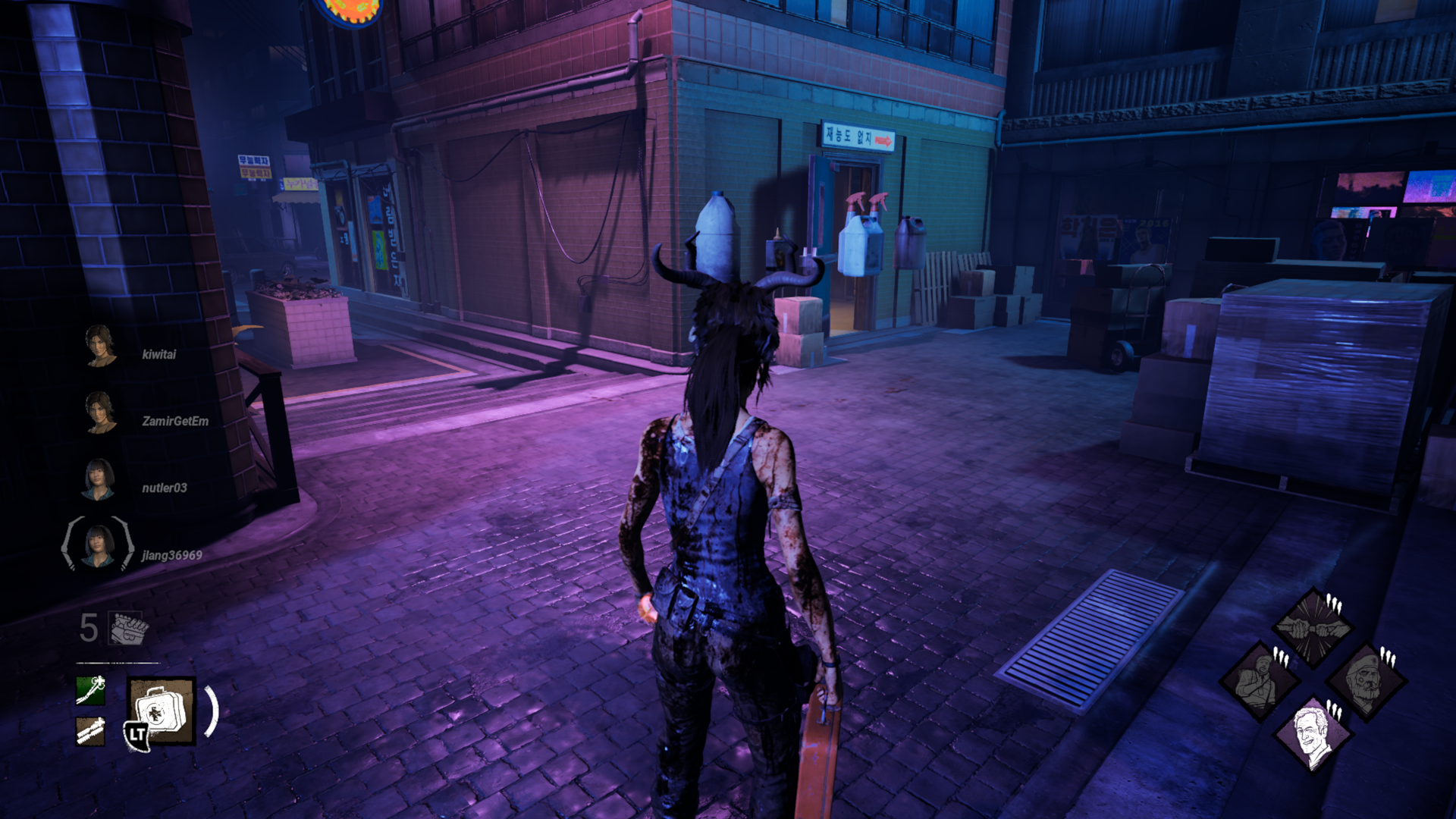
Task: Click the green surgical scissors add-on
Action: (x=90, y=690)
